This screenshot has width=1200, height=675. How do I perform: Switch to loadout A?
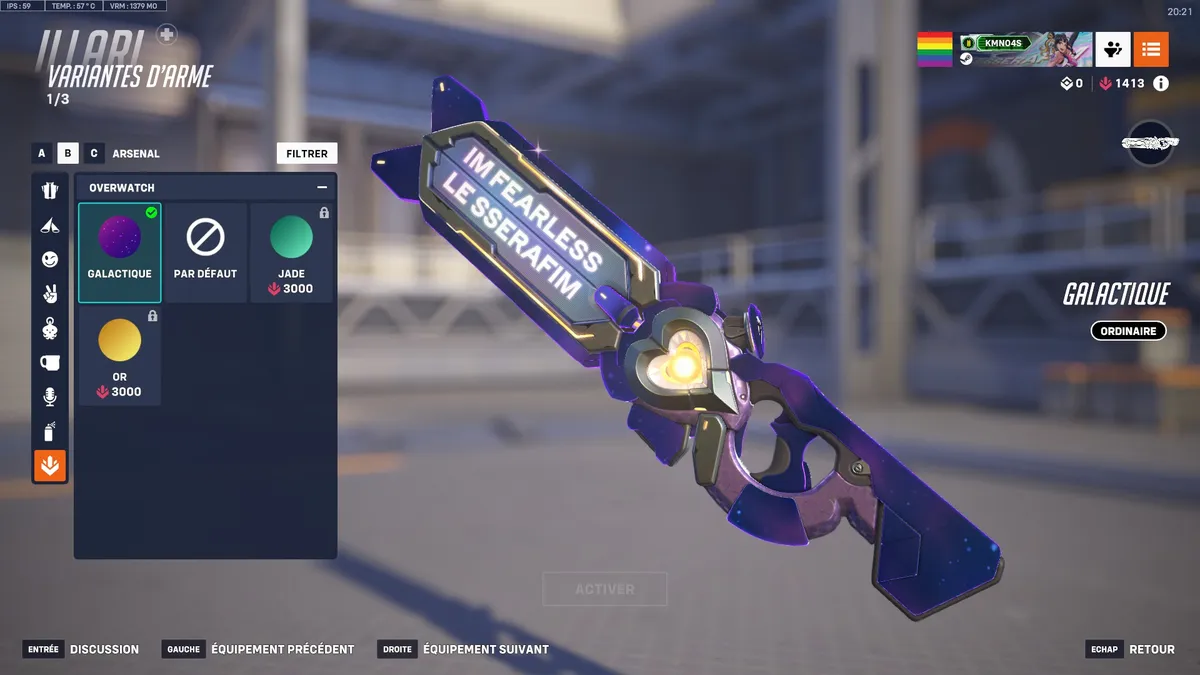tap(42, 153)
